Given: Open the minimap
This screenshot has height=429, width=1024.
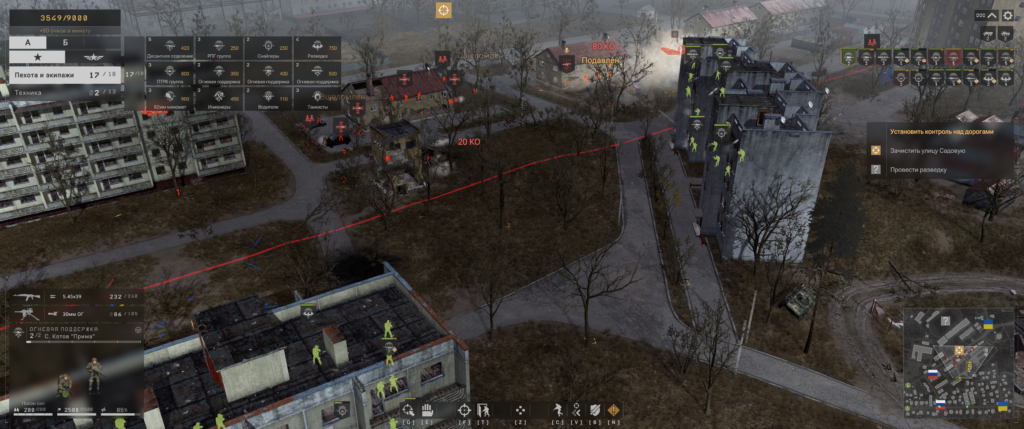Looking at the screenshot, I should [x=958, y=361].
